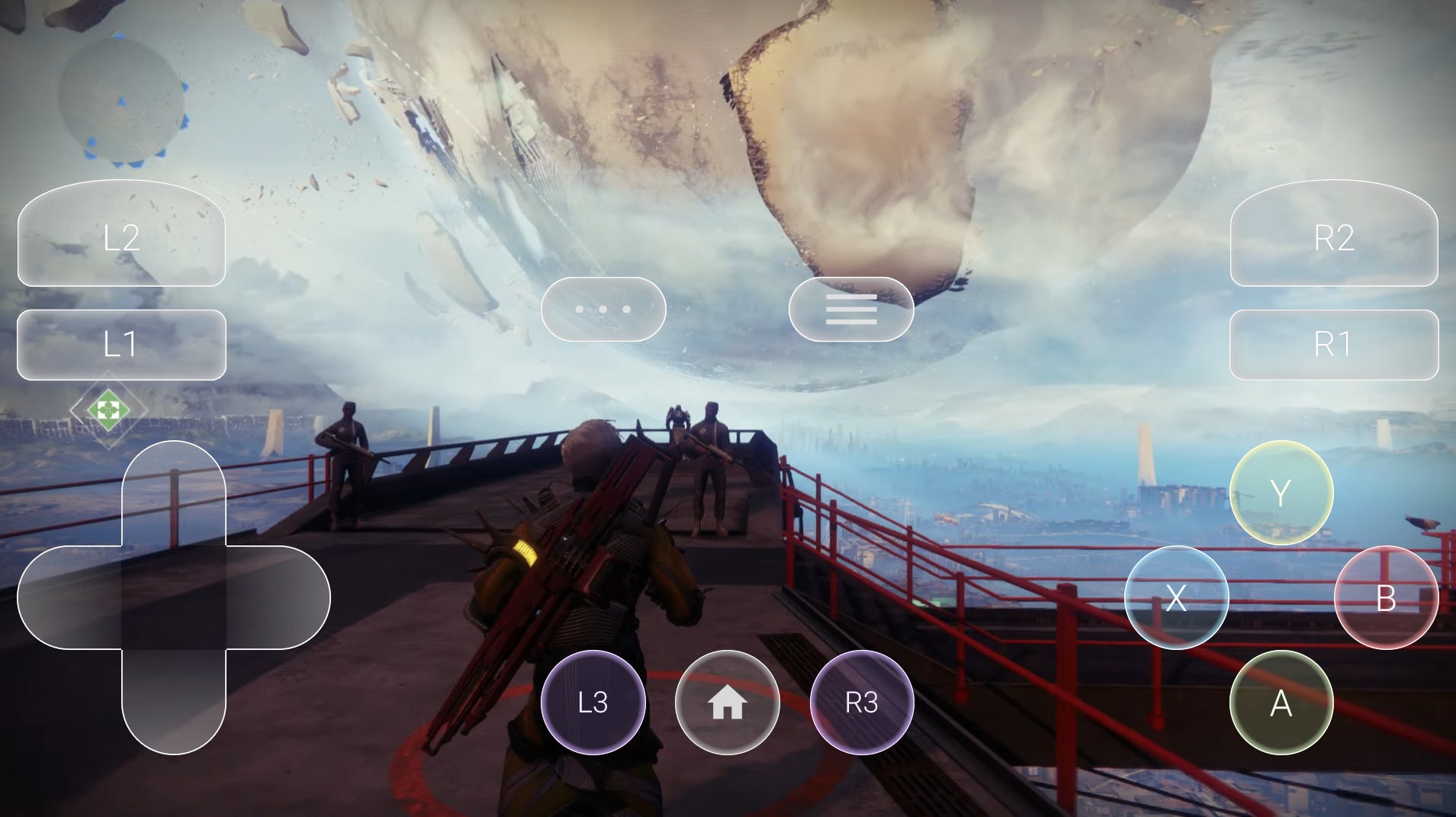1456x817 pixels.
Task: Tap the D-pad down arm
Action: [x=174, y=702]
